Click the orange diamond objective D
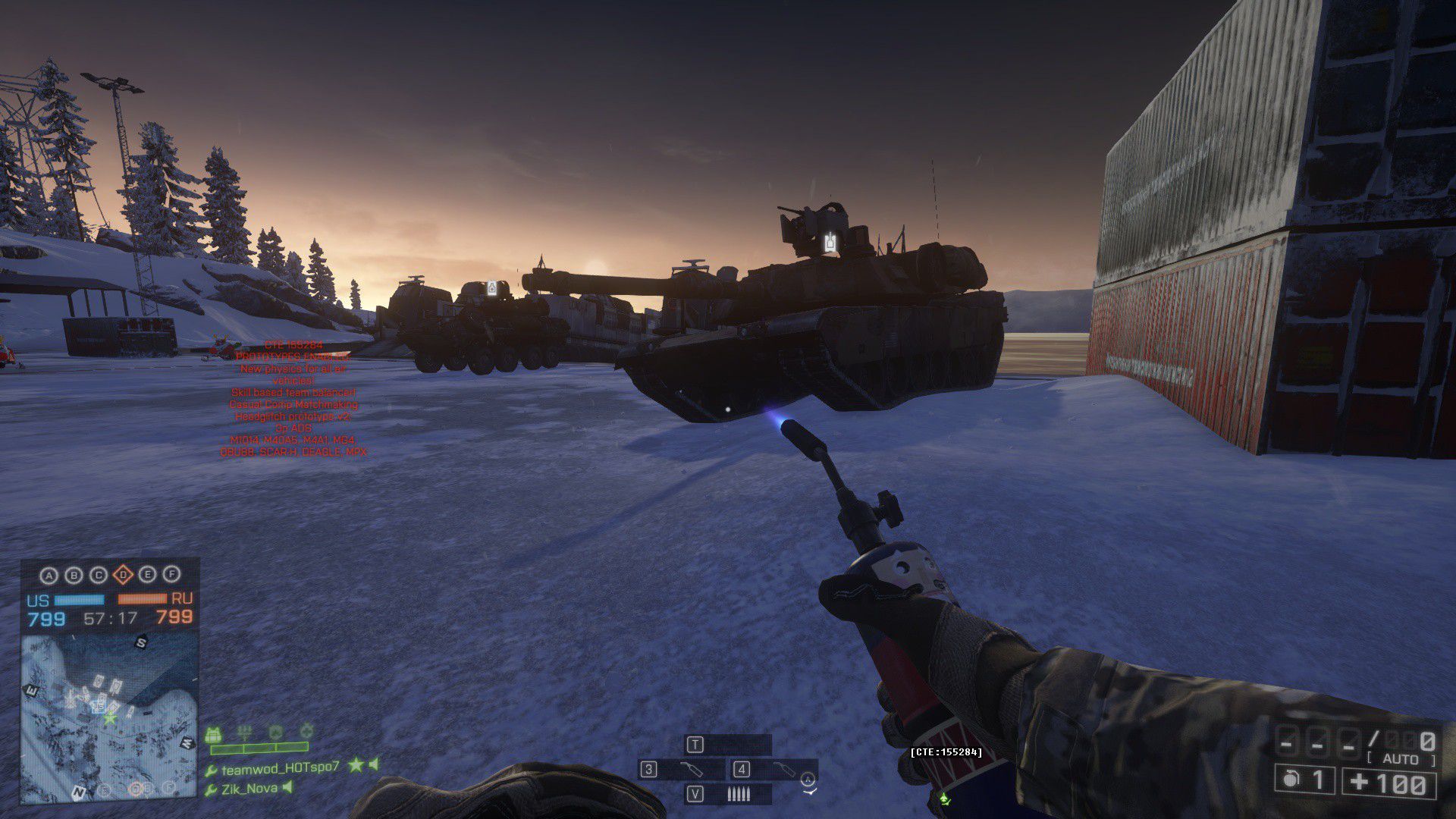Image resolution: width=1456 pixels, height=819 pixels. click(123, 576)
